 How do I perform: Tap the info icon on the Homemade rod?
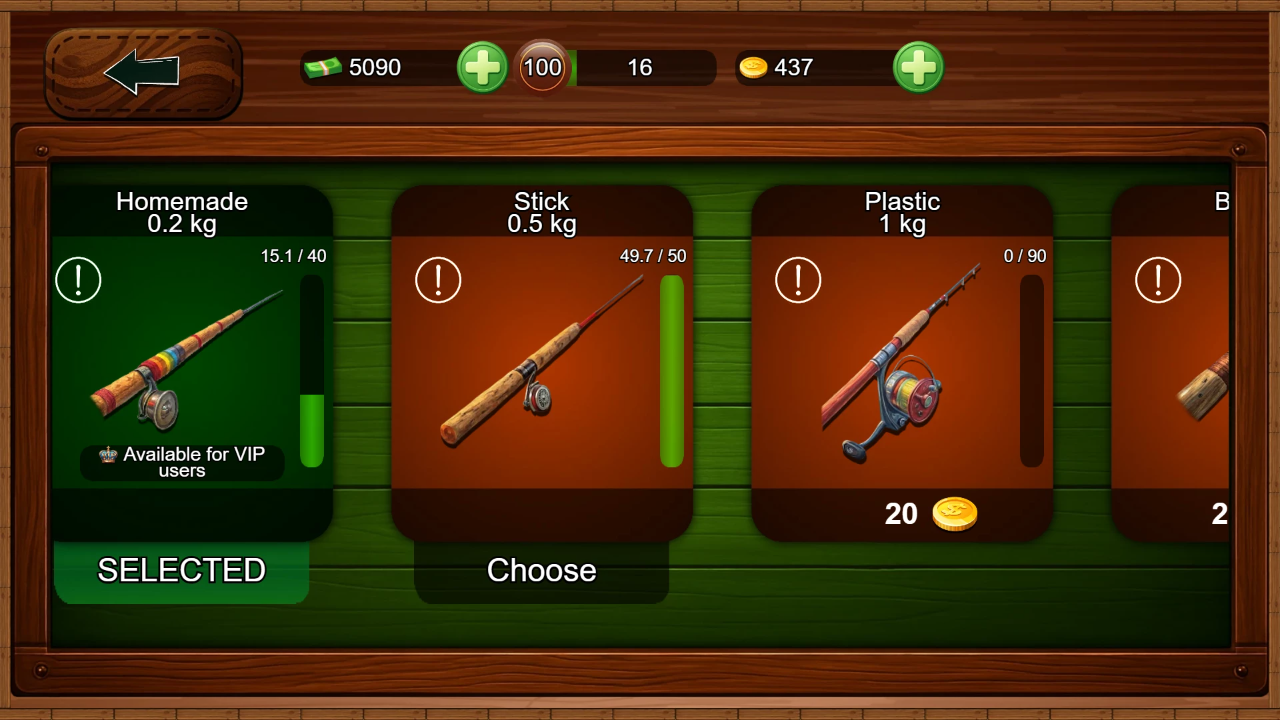tap(78, 281)
